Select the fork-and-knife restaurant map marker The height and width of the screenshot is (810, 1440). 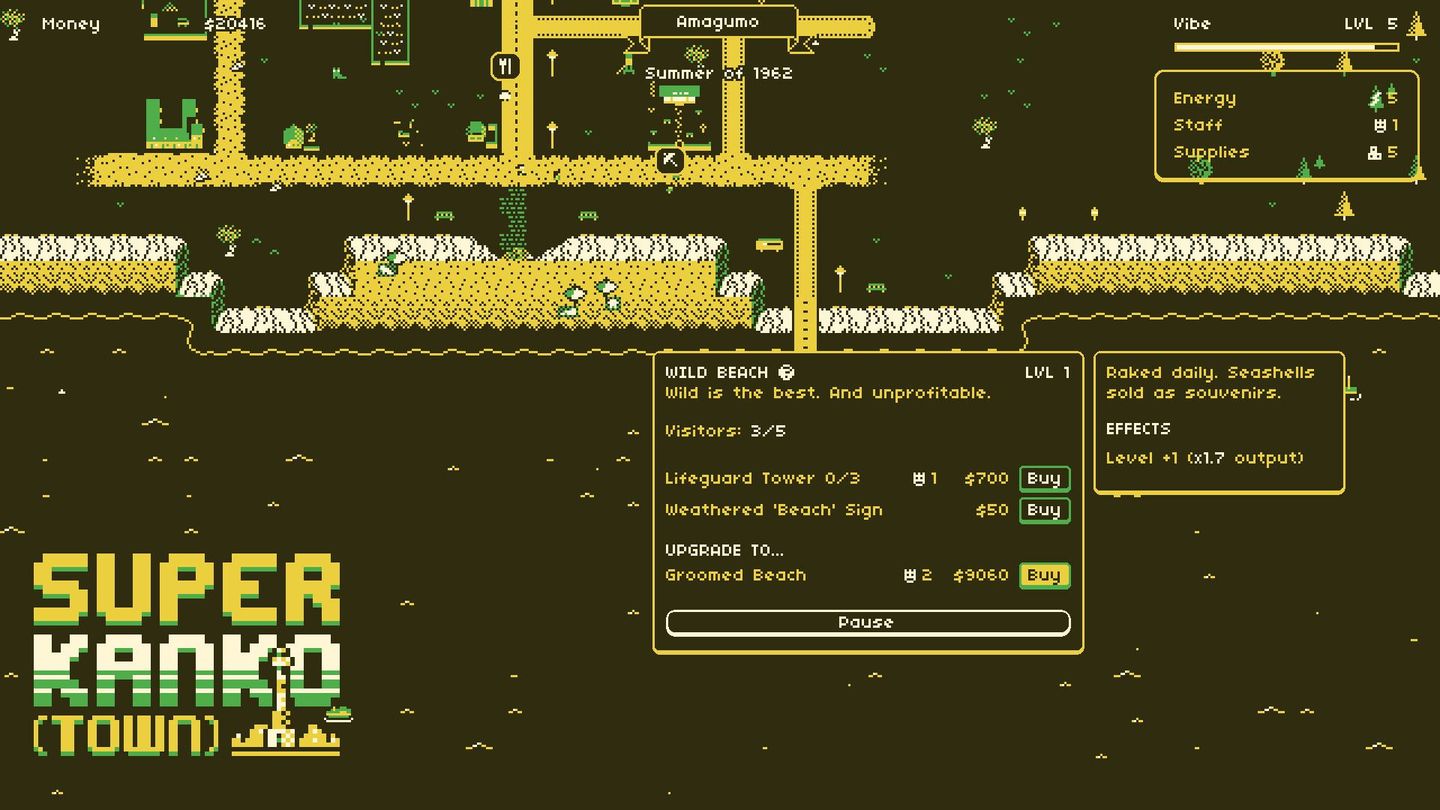click(x=505, y=65)
